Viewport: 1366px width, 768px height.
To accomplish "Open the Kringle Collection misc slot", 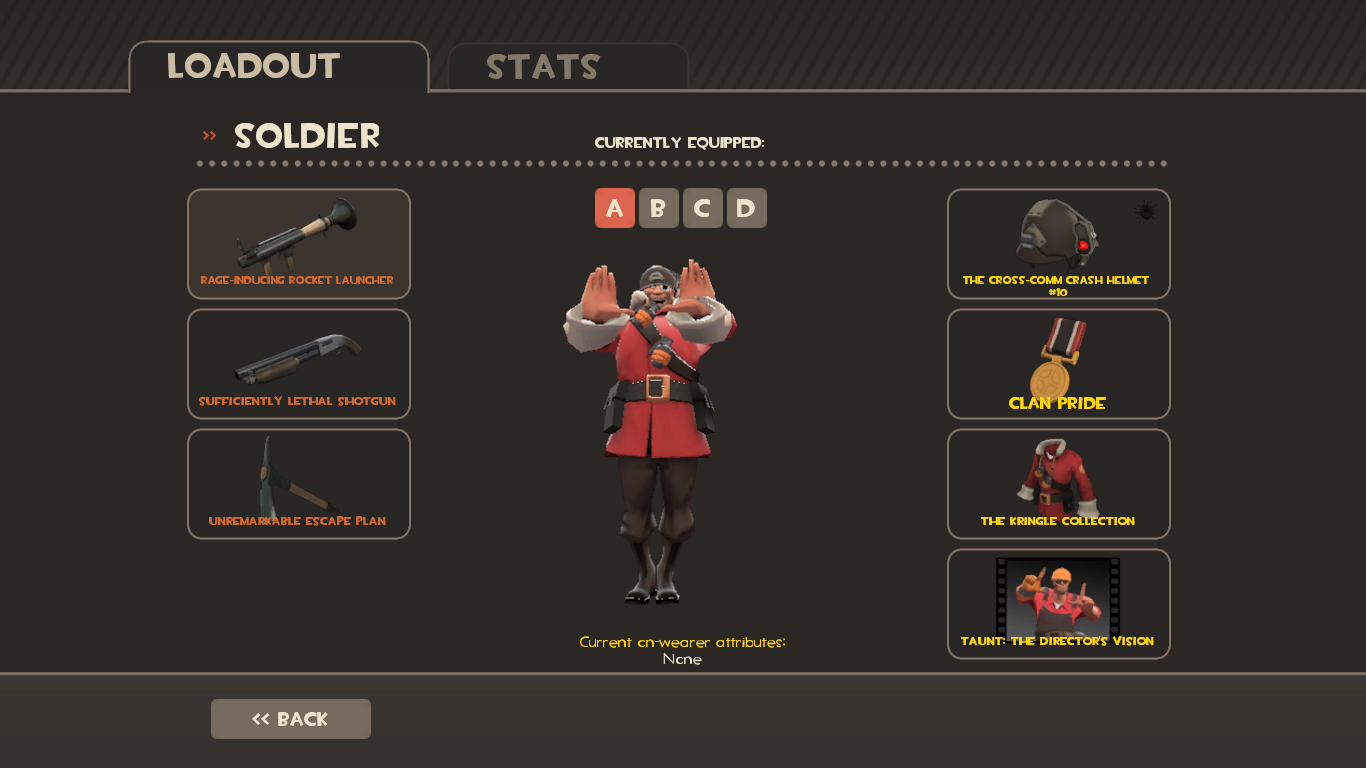I will pos(1058,484).
